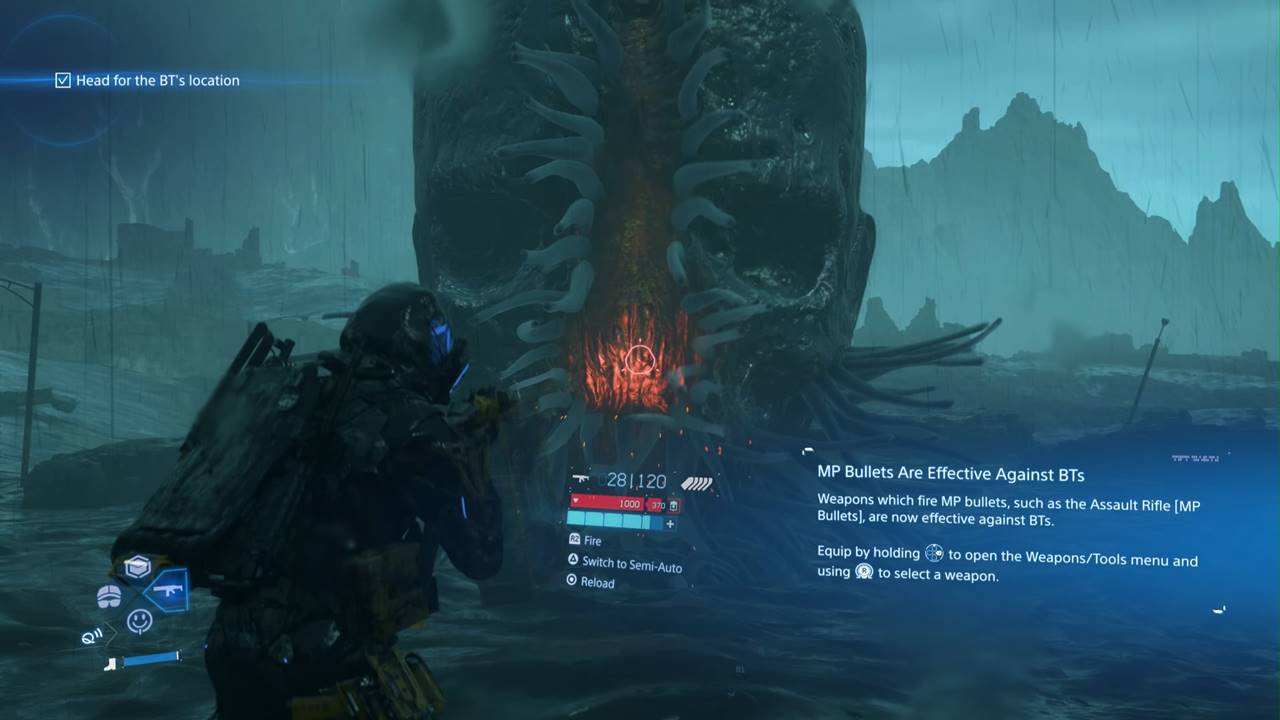Open the smiley face likes icon
The width and height of the screenshot is (1280, 720).
coord(140,621)
